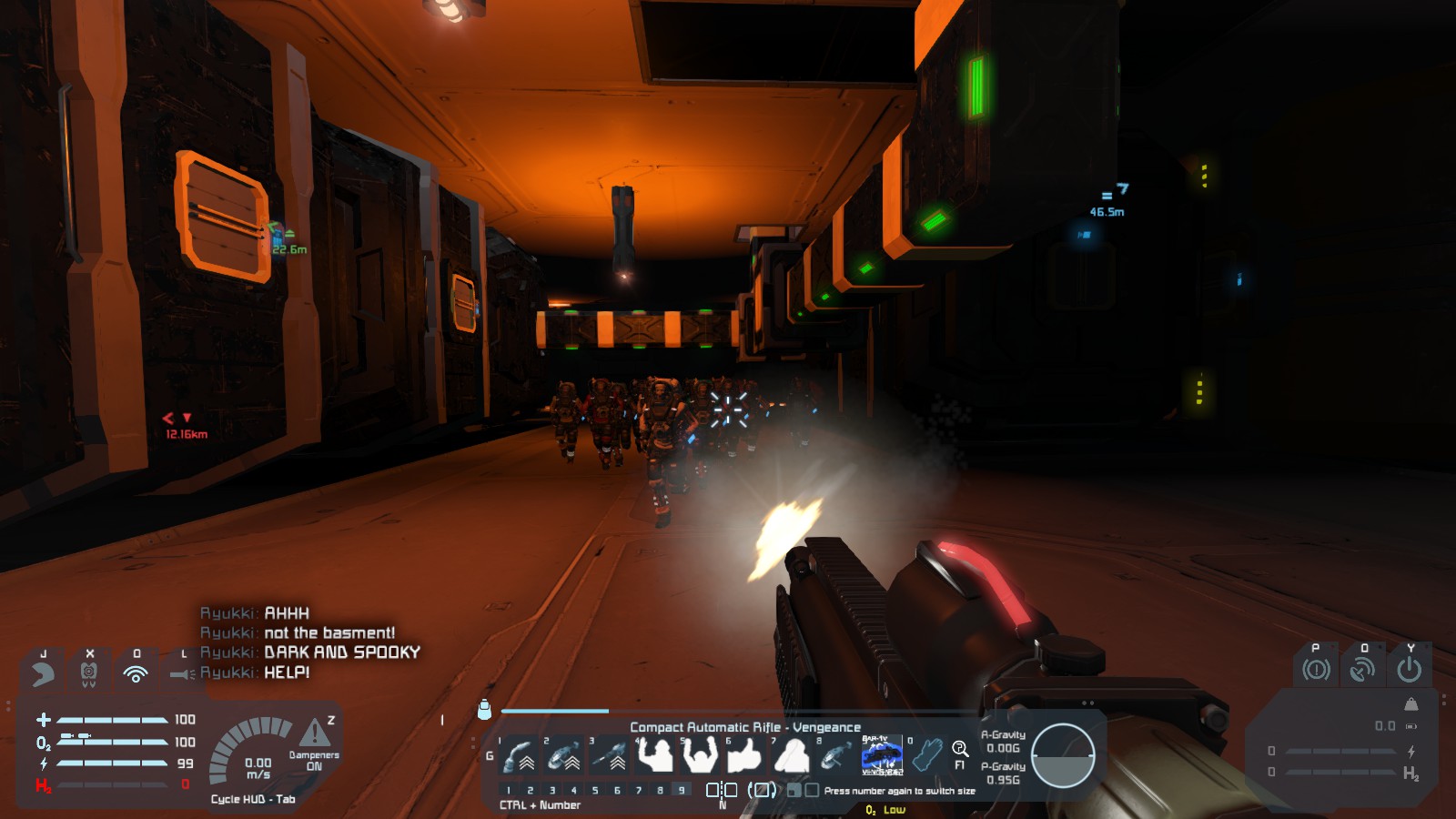Toggle the broadcasting signal icon

point(136,673)
